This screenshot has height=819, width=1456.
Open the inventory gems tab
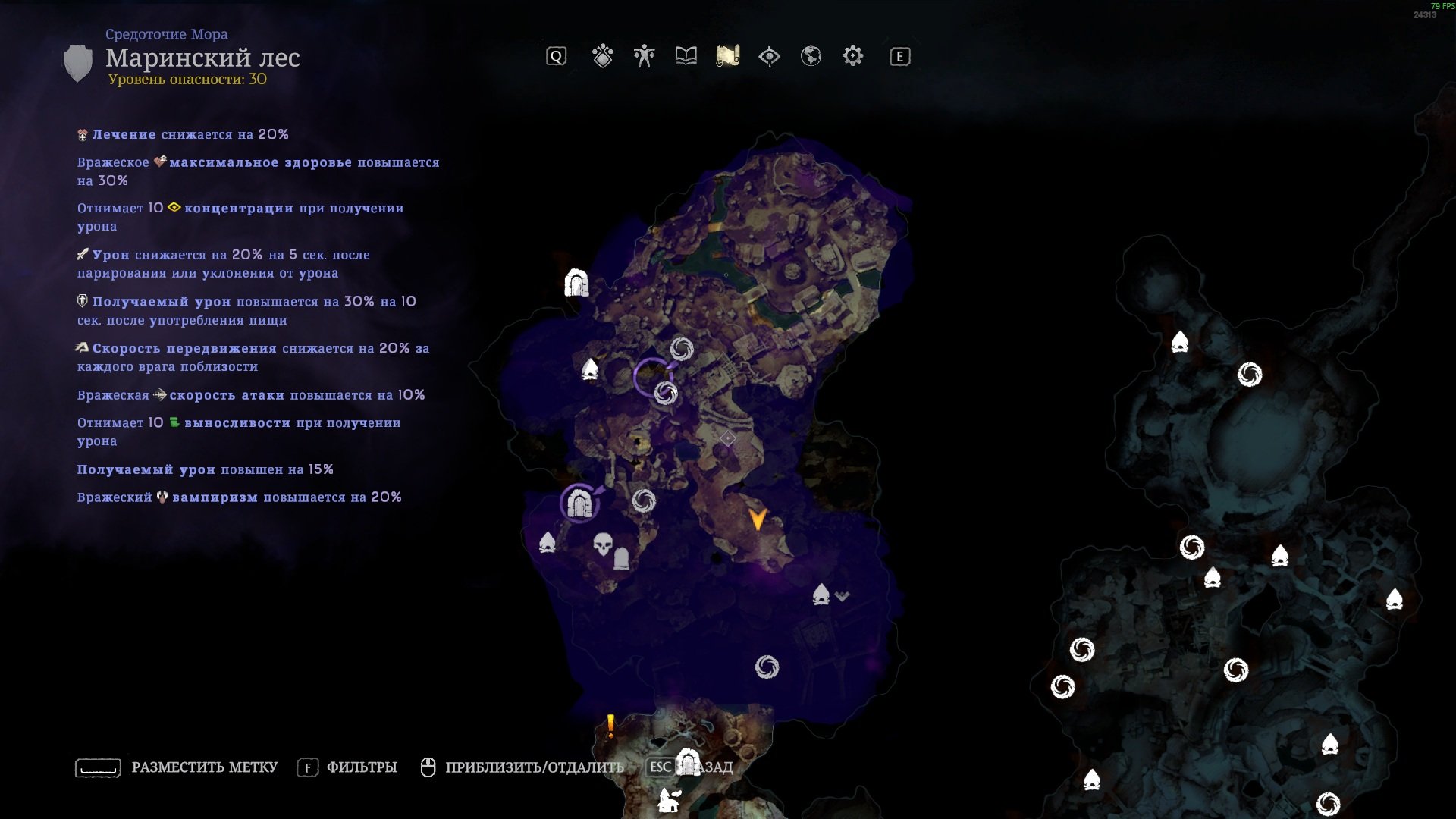[x=603, y=56]
